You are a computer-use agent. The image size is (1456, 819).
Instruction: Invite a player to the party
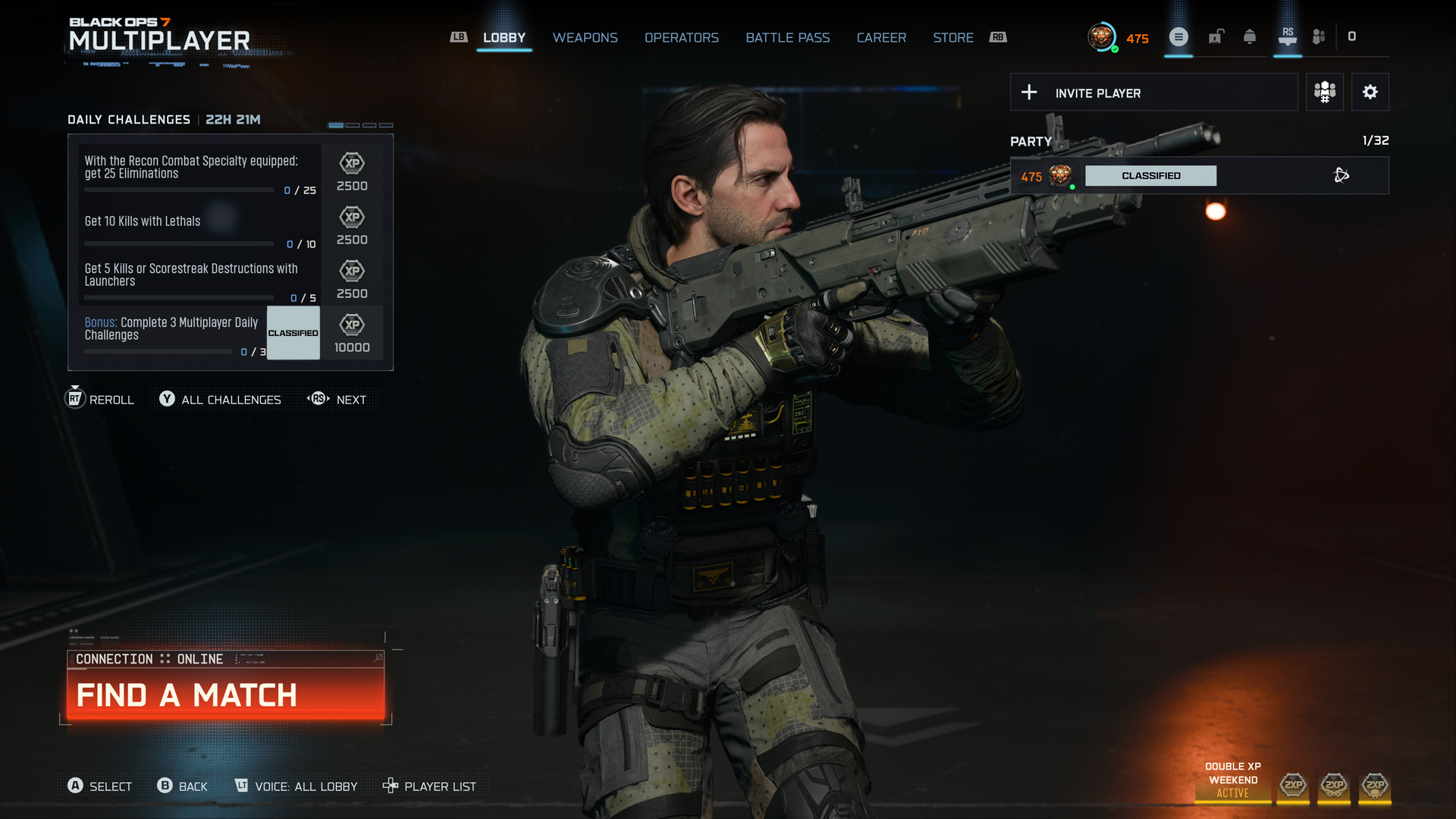tap(1153, 93)
